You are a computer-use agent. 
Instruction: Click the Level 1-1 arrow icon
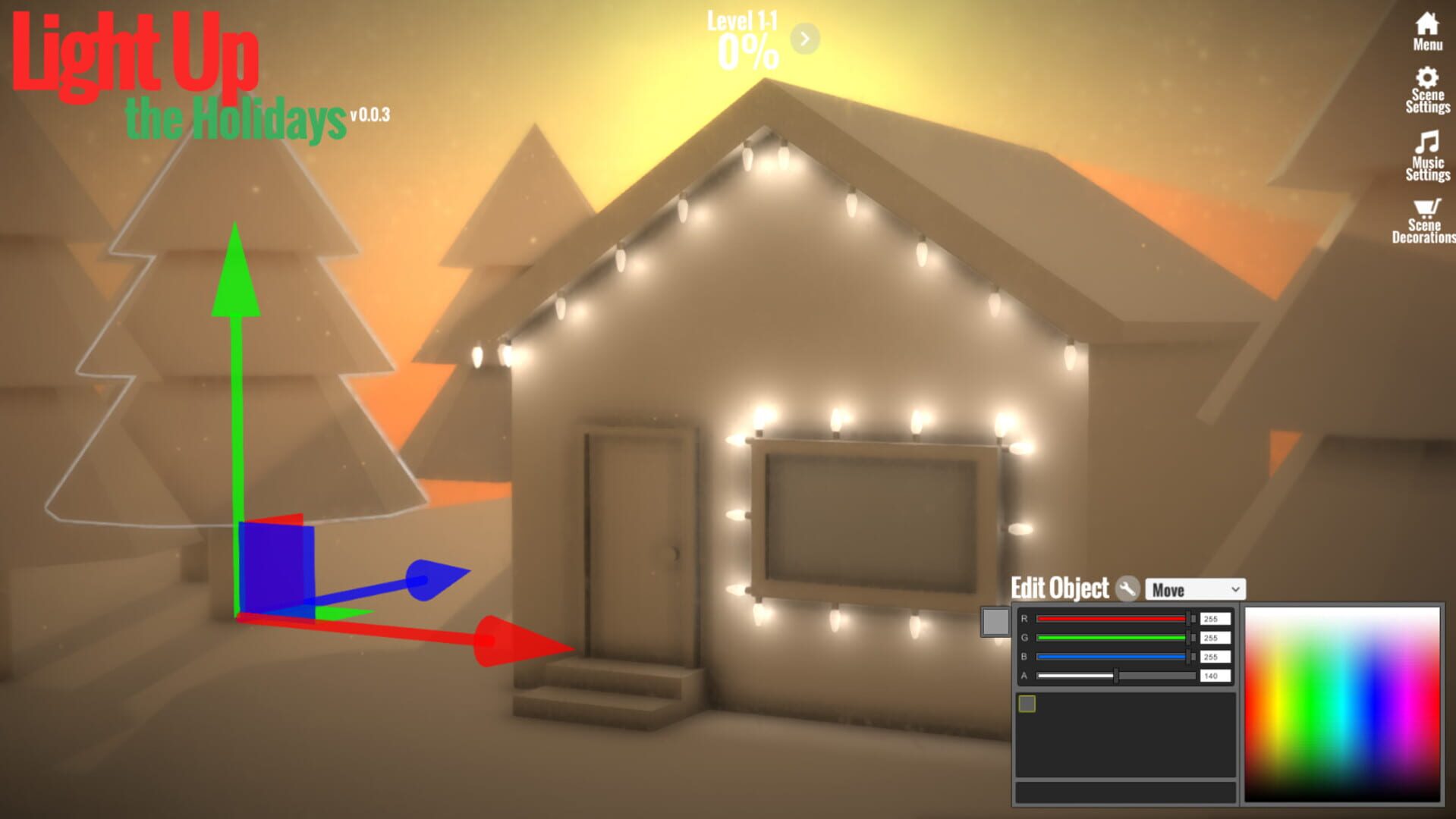pos(803,39)
